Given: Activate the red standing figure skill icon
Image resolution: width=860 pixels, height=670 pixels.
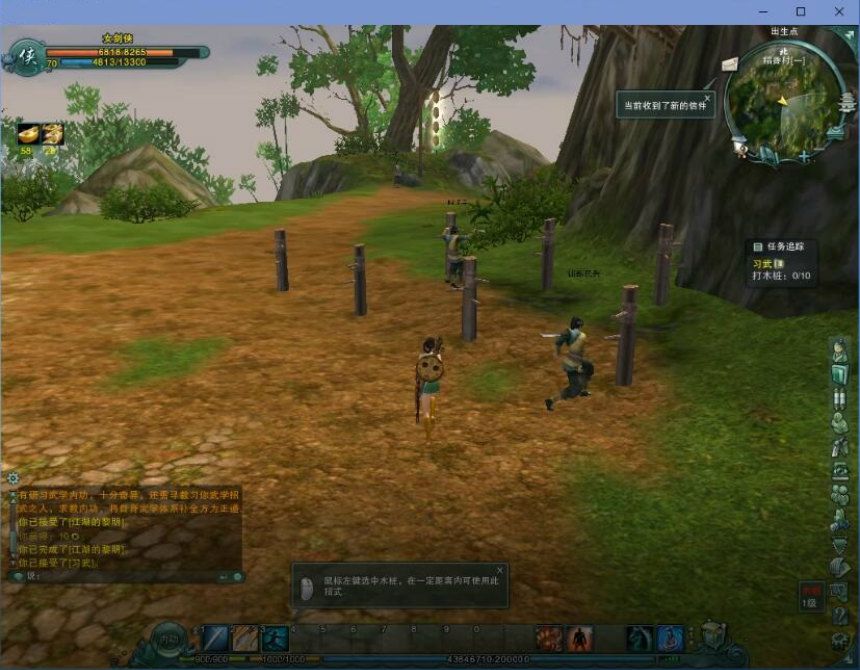Looking at the screenshot, I should click(580, 638).
